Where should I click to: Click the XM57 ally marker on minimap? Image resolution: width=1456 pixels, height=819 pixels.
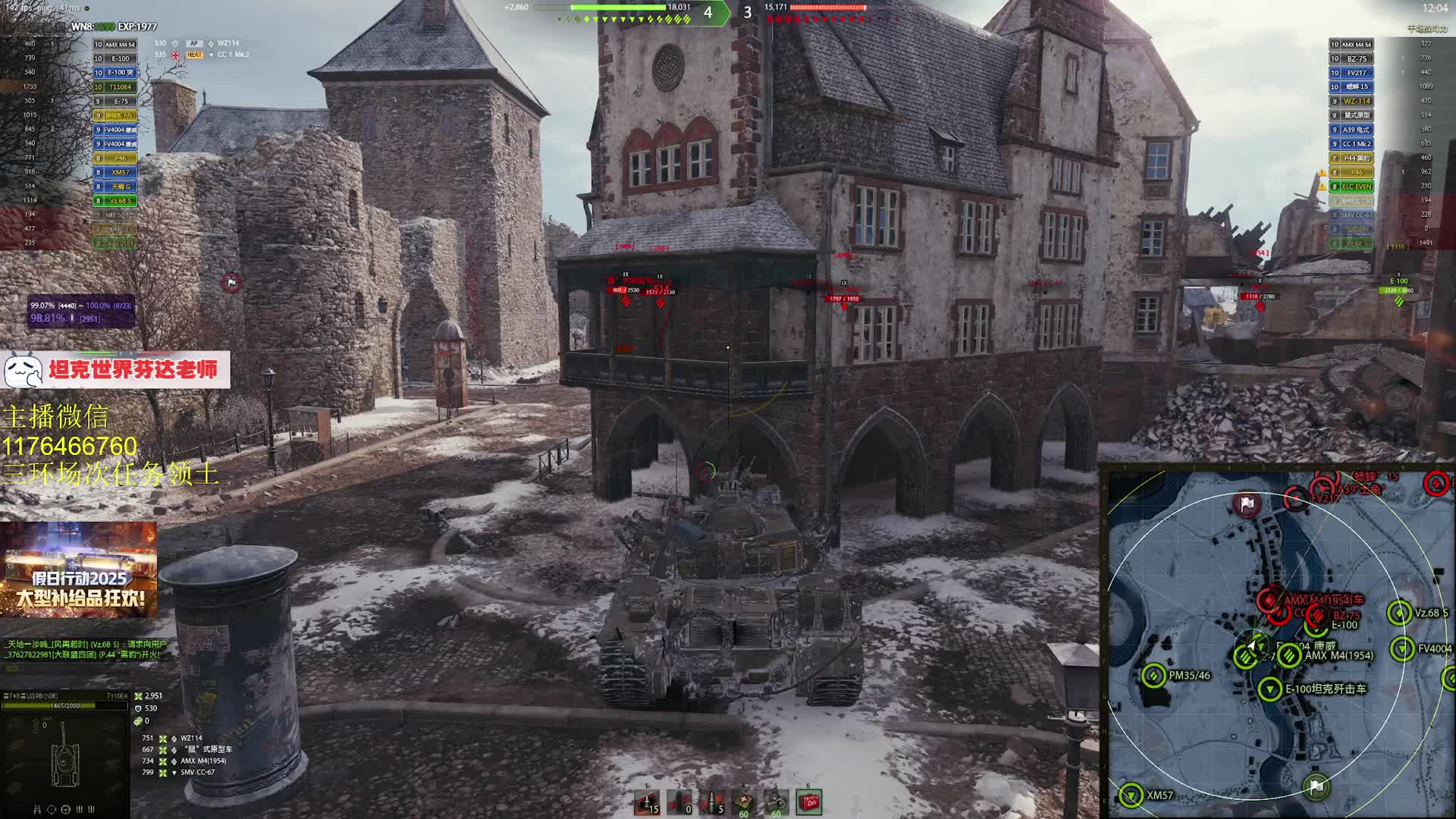[x=1131, y=795]
